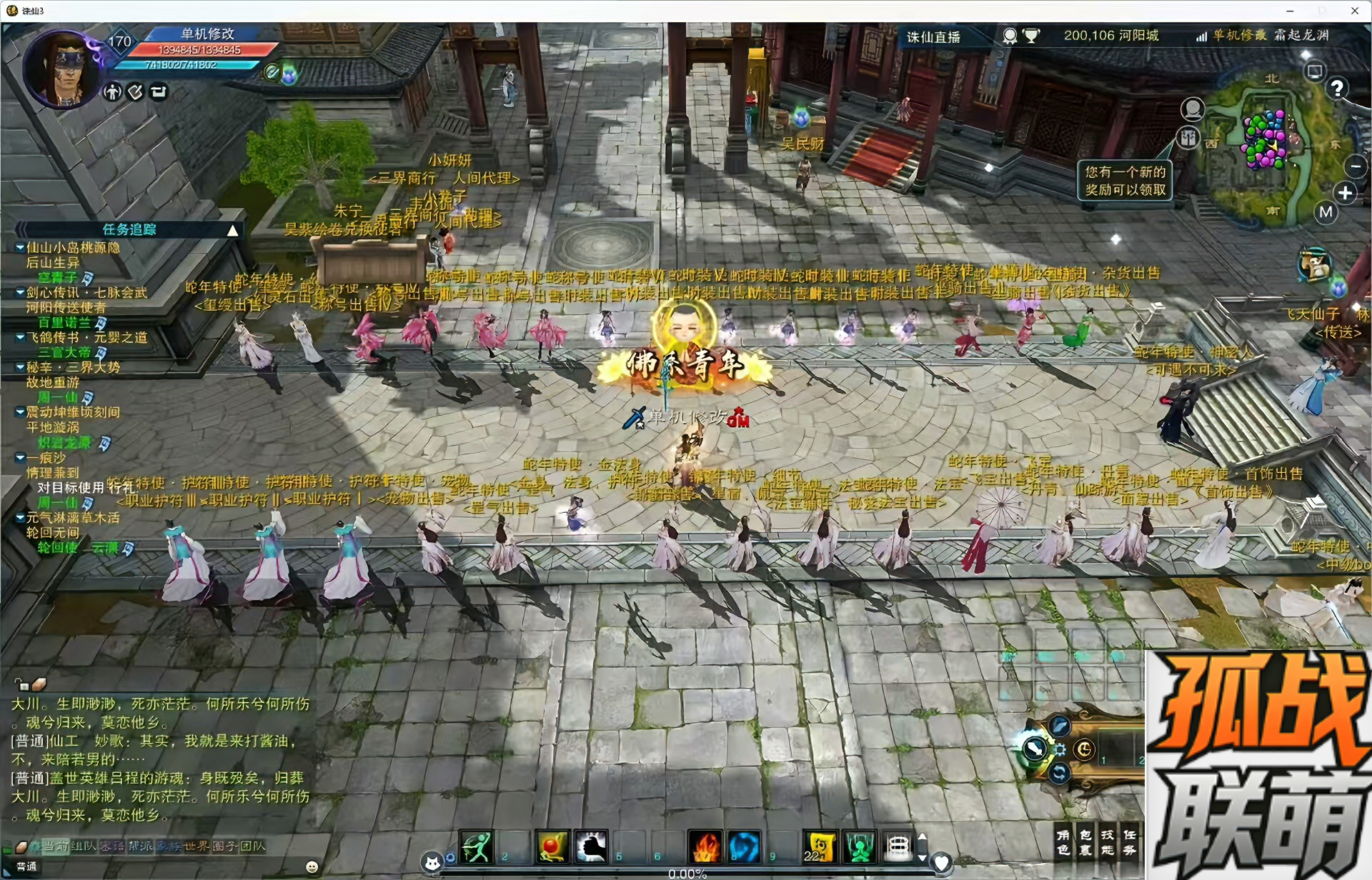Select the yellow scroll item slot
1372x880 pixels.
click(x=820, y=847)
